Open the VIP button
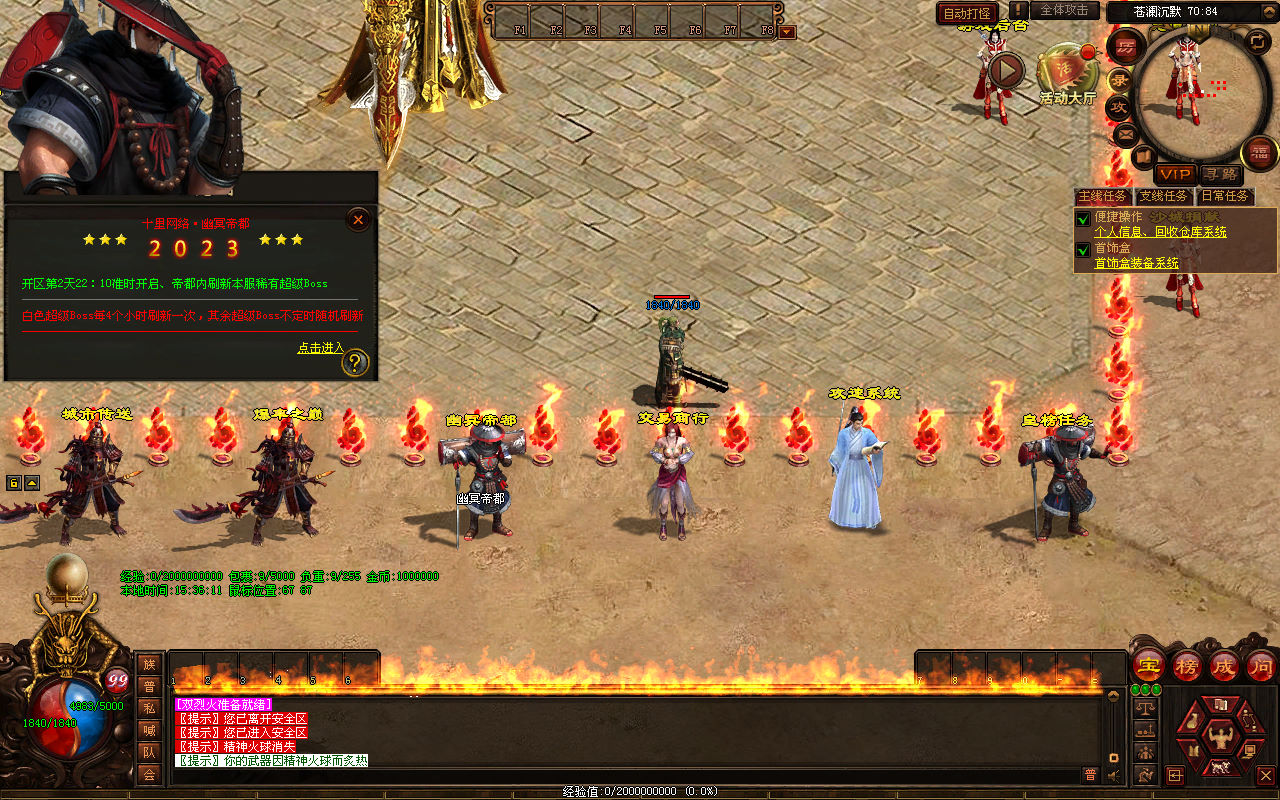 point(1175,174)
